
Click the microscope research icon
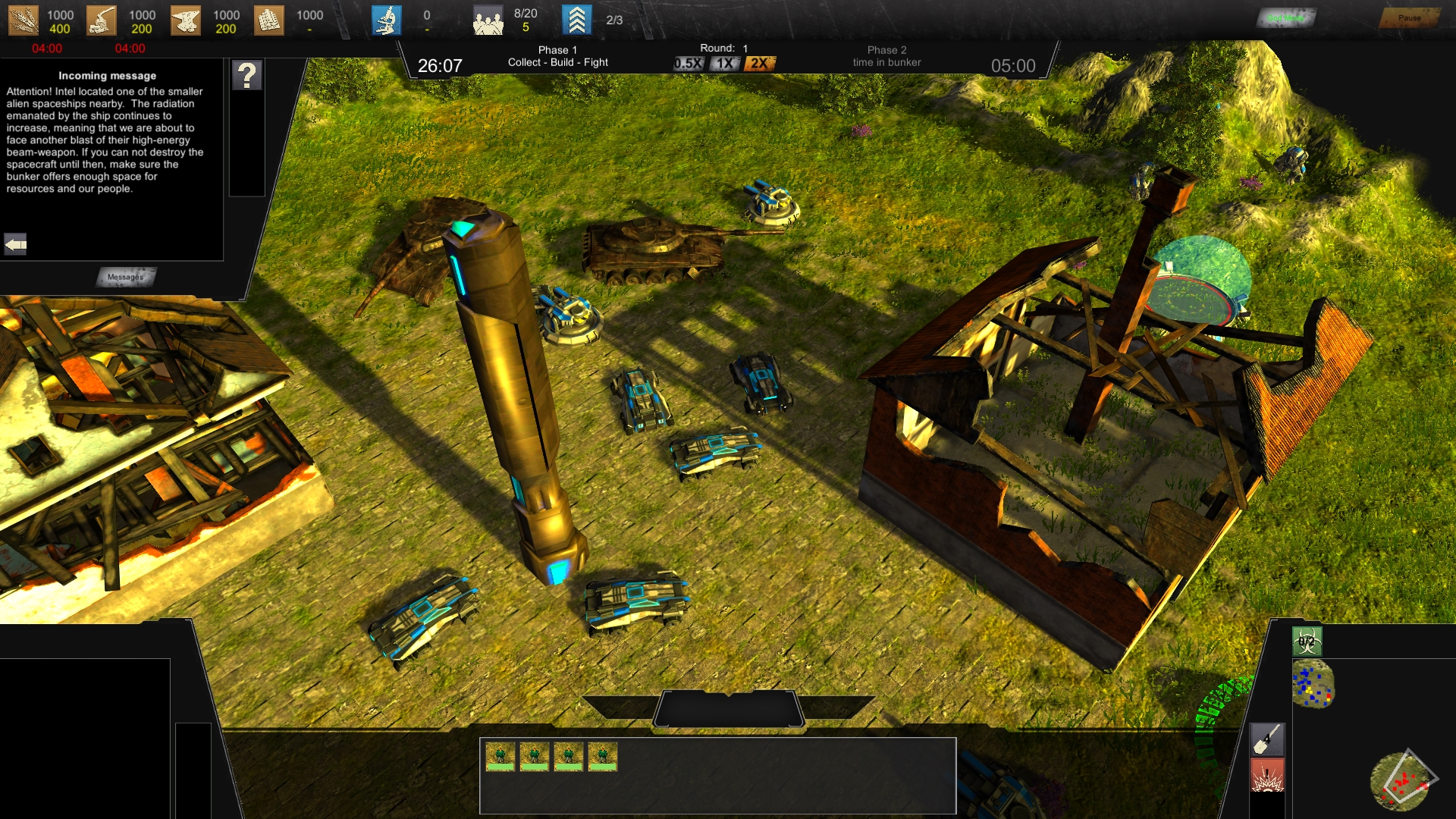[386, 20]
